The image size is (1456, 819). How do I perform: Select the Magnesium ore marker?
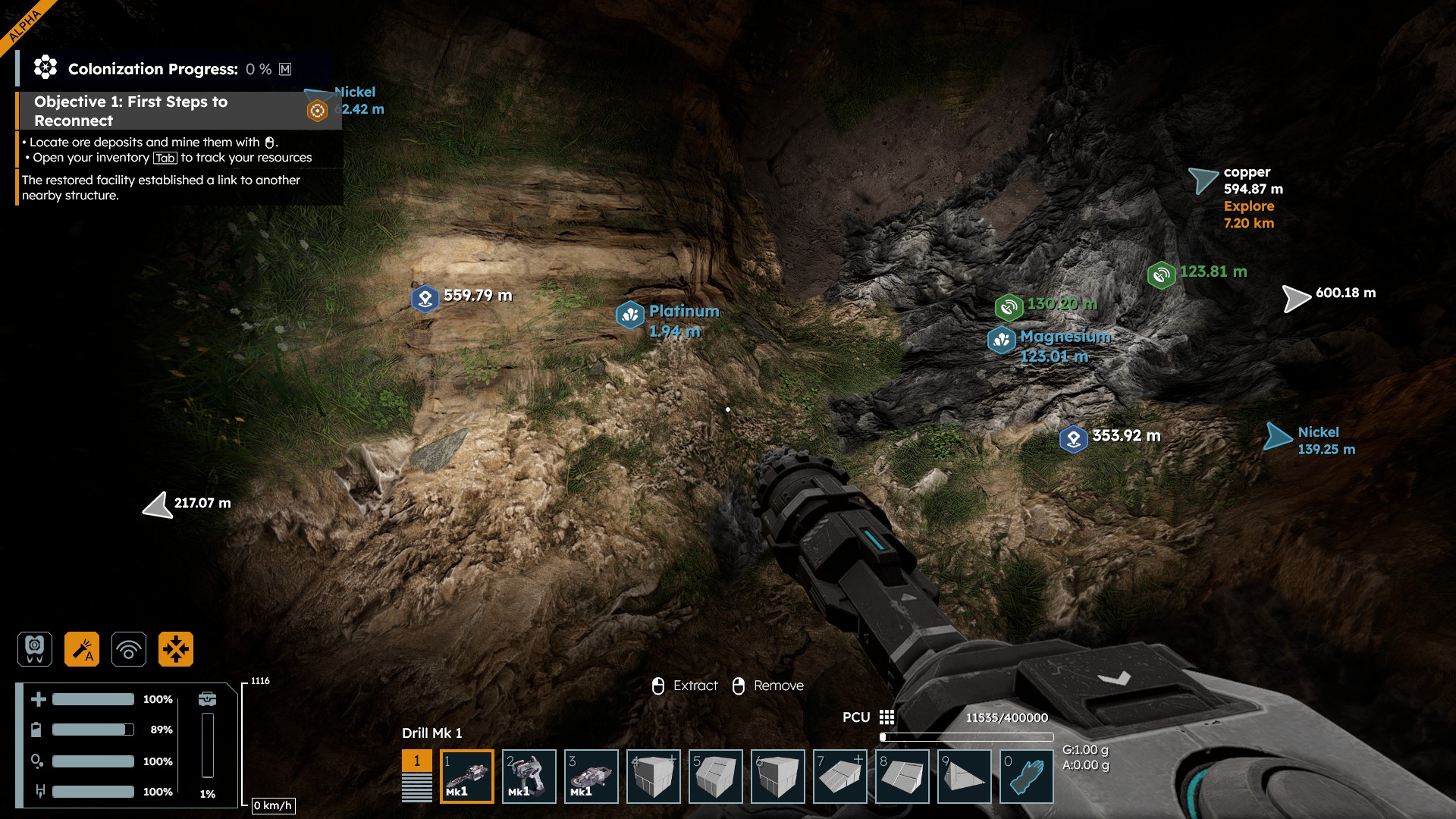coord(1002,340)
